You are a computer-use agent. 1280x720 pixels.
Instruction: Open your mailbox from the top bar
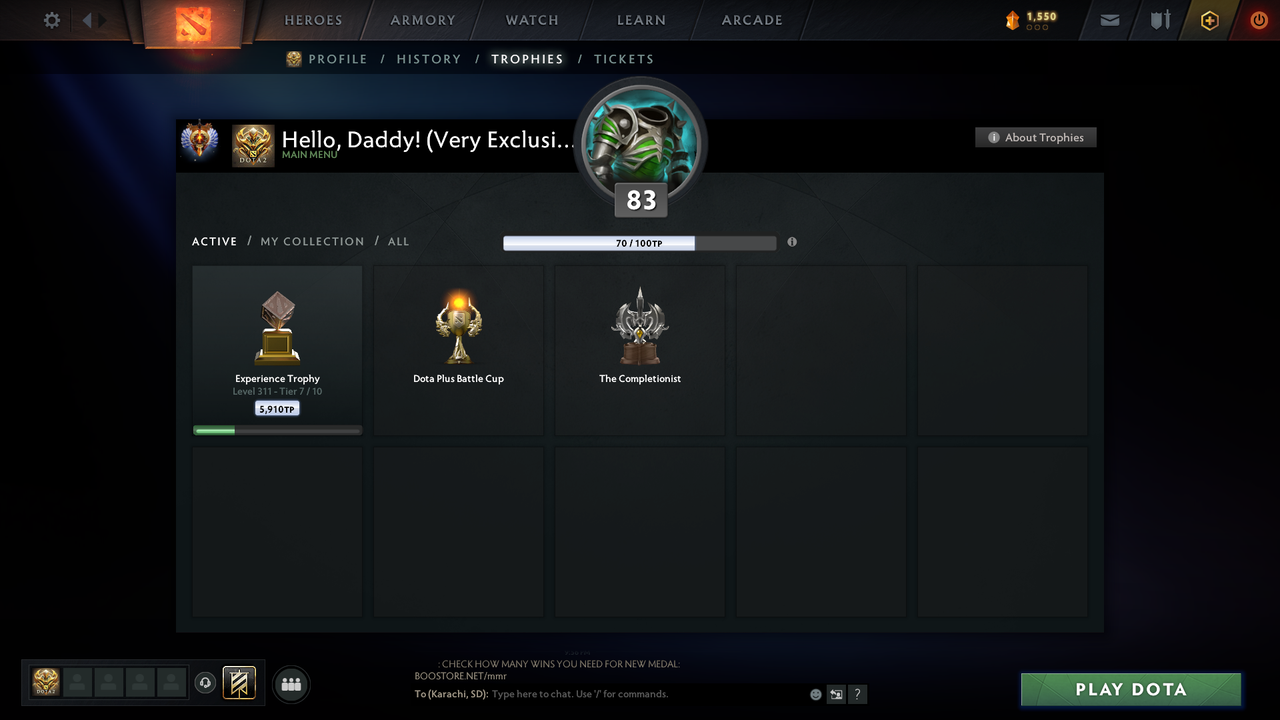pos(1109,20)
